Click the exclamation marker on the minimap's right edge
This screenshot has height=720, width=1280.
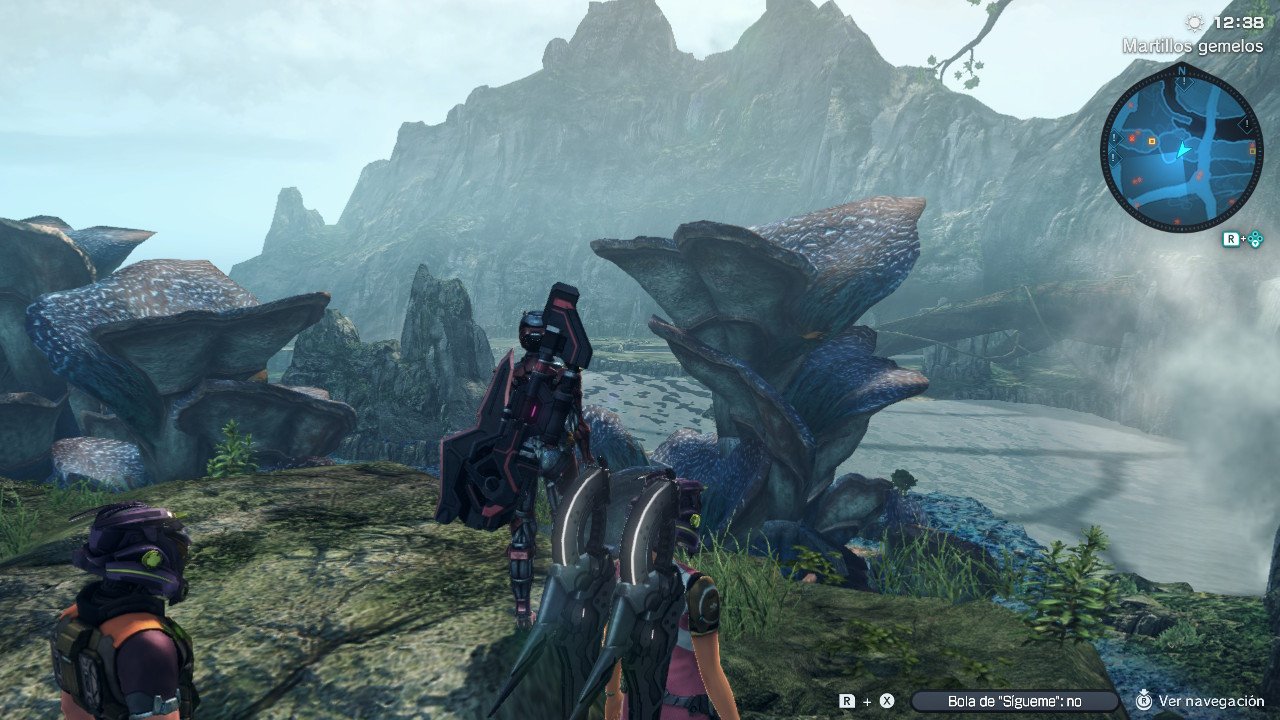point(1247,123)
